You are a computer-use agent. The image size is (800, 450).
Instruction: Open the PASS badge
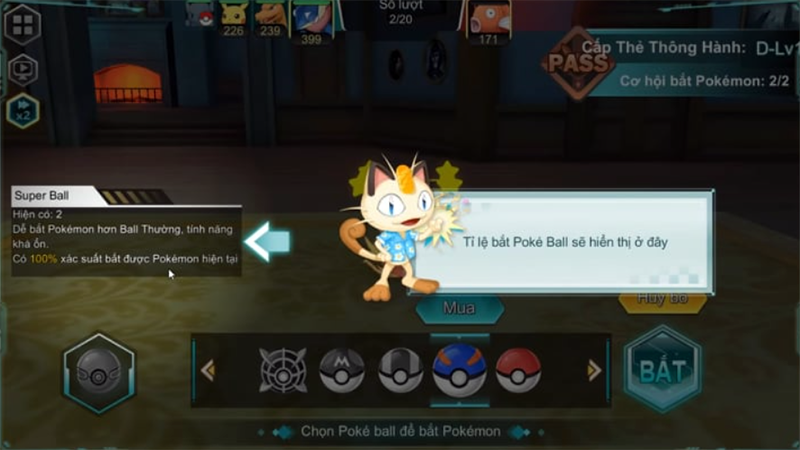[x=577, y=63]
